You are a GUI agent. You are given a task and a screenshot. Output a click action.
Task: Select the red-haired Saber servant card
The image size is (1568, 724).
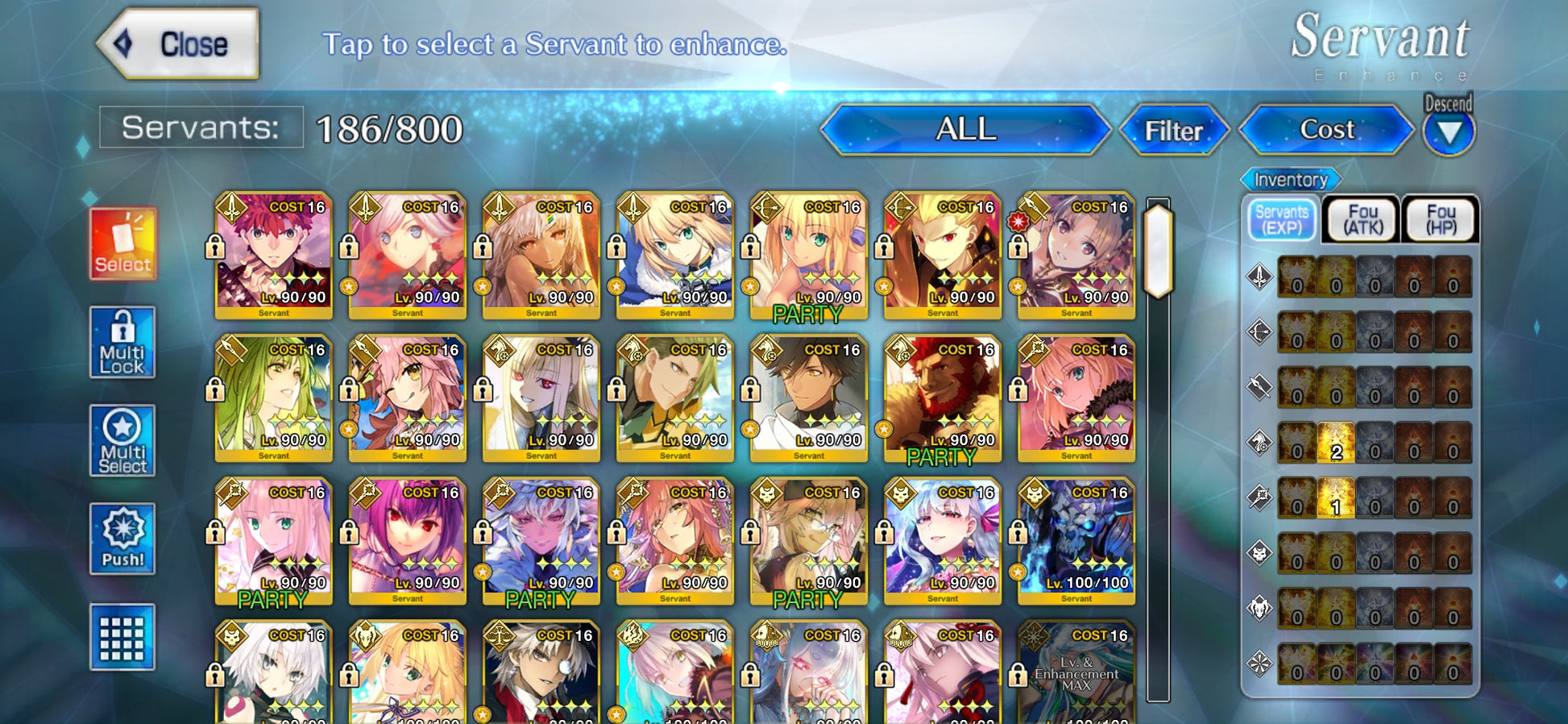(x=274, y=255)
